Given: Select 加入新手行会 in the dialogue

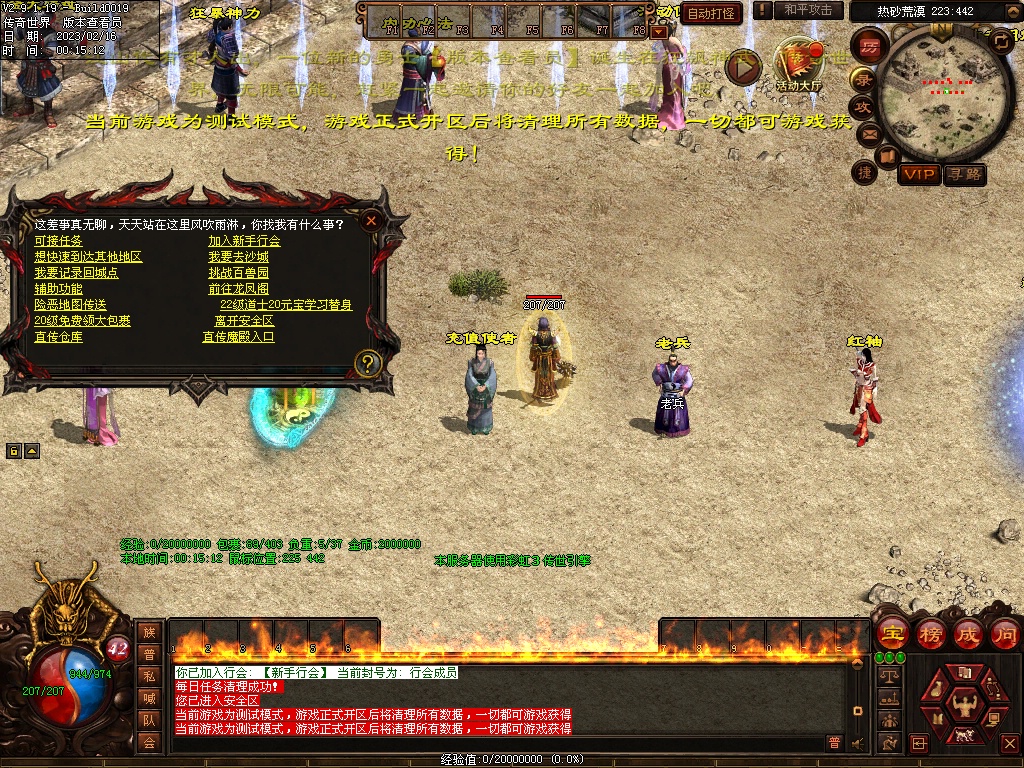Looking at the screenshot, I should 244,241.
